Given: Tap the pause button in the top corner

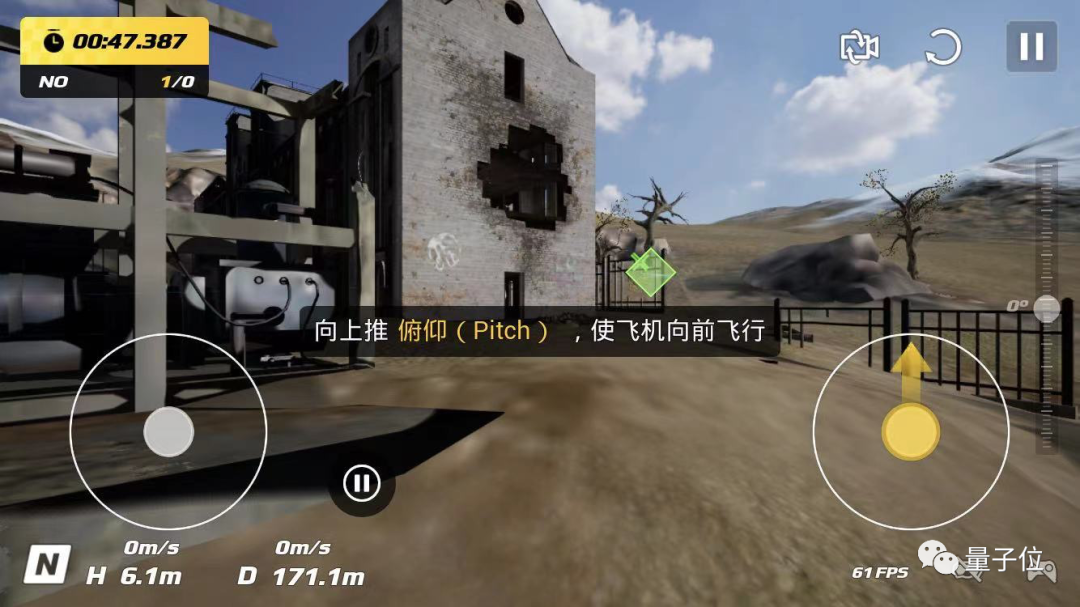Looking at the screenshot, I should tap(1031, 47).
